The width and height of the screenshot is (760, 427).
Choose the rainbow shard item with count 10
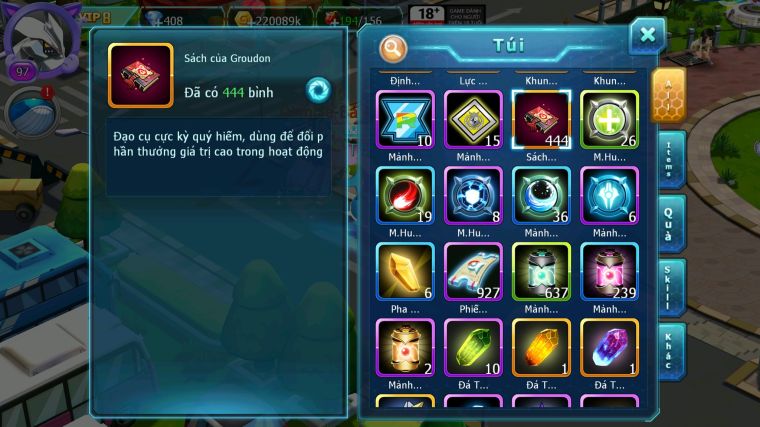405,120
